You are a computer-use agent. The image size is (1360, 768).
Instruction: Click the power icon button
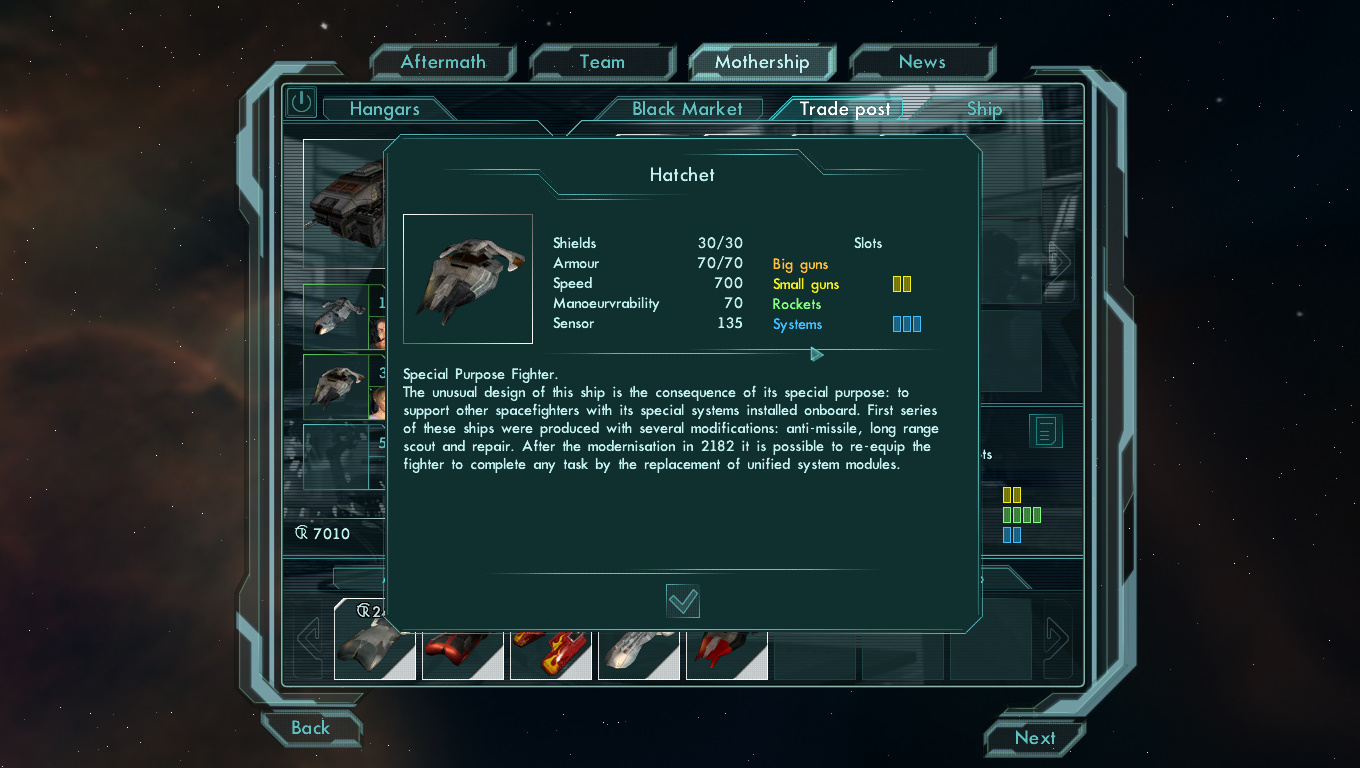(300, 102)
